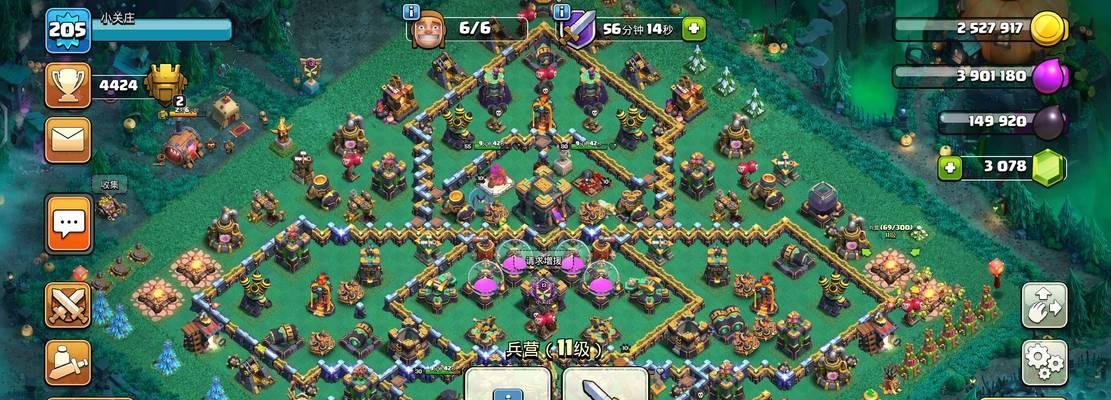Open the settings gears button
The width and height of the screenshot is (1111, 400).
[x=1045, y=360]
